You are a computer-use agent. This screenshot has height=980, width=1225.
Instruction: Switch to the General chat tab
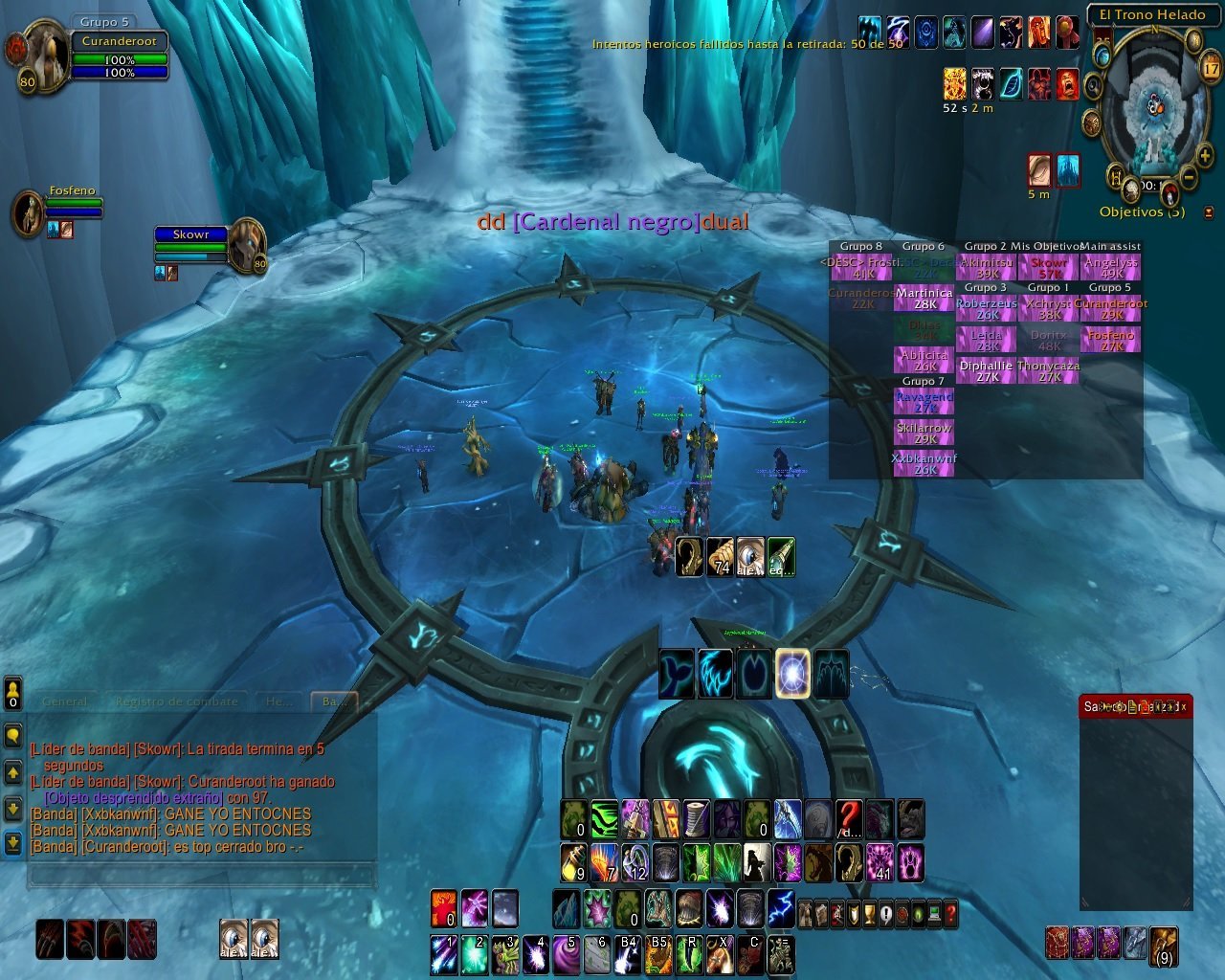pyautogui.click(x=65, y=702)
